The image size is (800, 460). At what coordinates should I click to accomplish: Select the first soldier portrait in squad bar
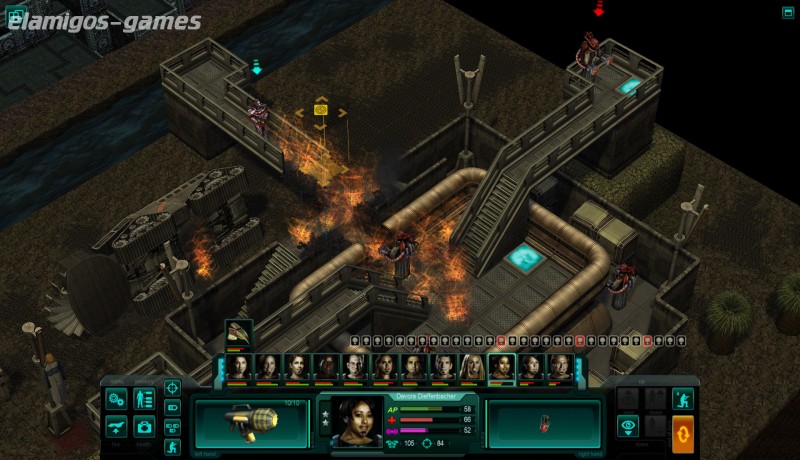pos(238,367)
